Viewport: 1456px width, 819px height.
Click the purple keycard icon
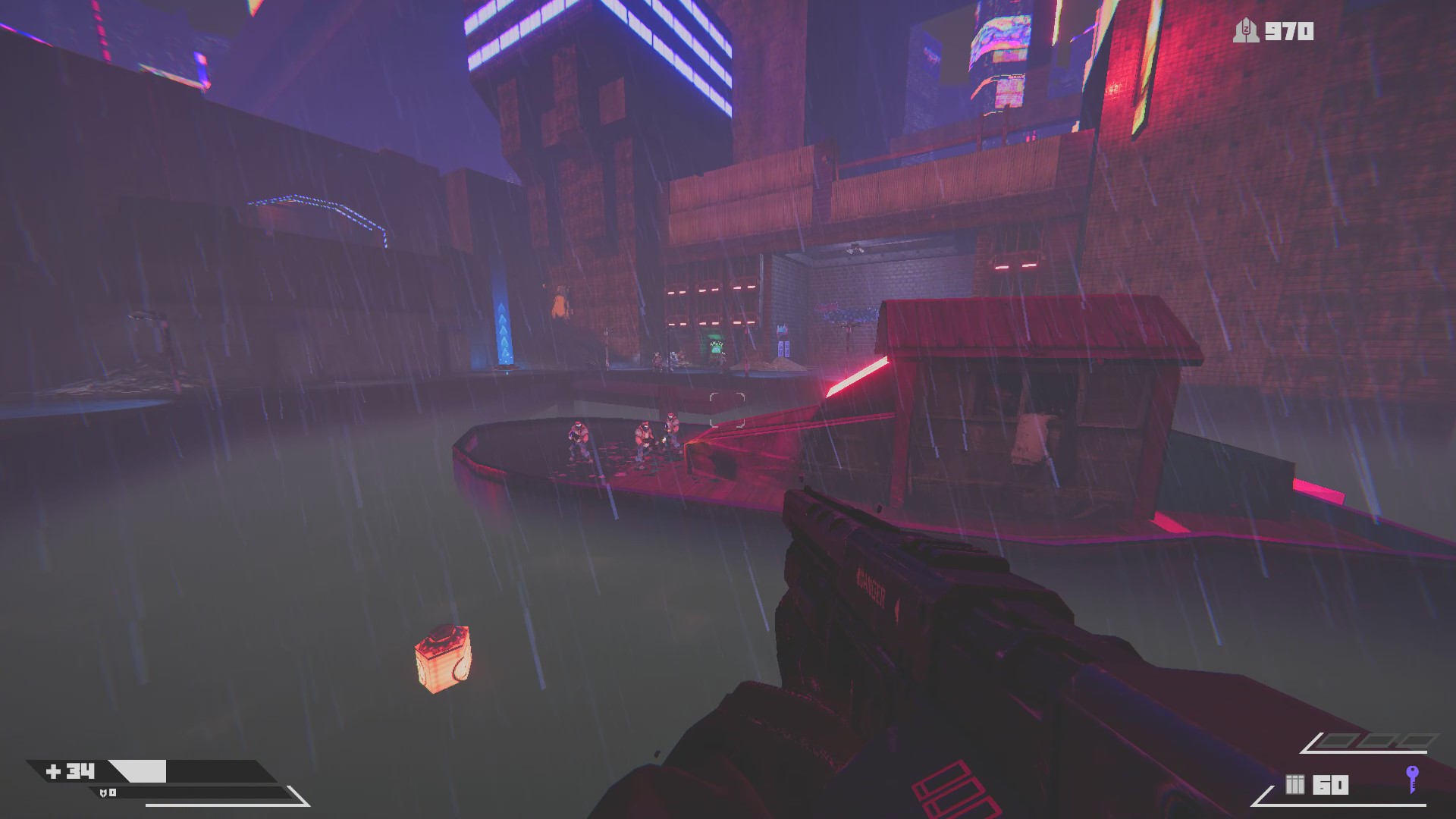click(x=1411, y=780)
